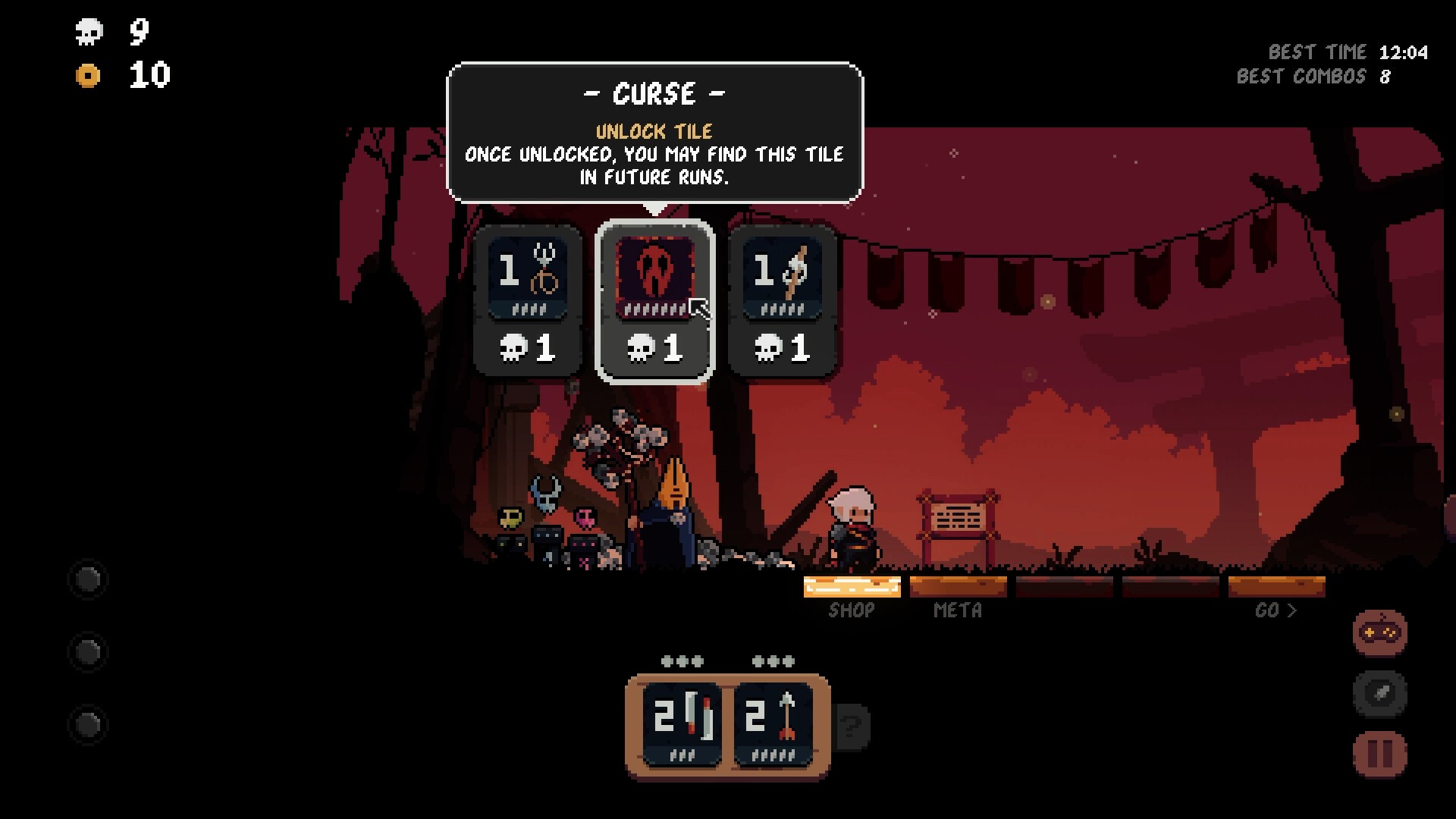1456x819 pixels.
Task: Toggle the middle circular button on left
Action: click(88, 651)
